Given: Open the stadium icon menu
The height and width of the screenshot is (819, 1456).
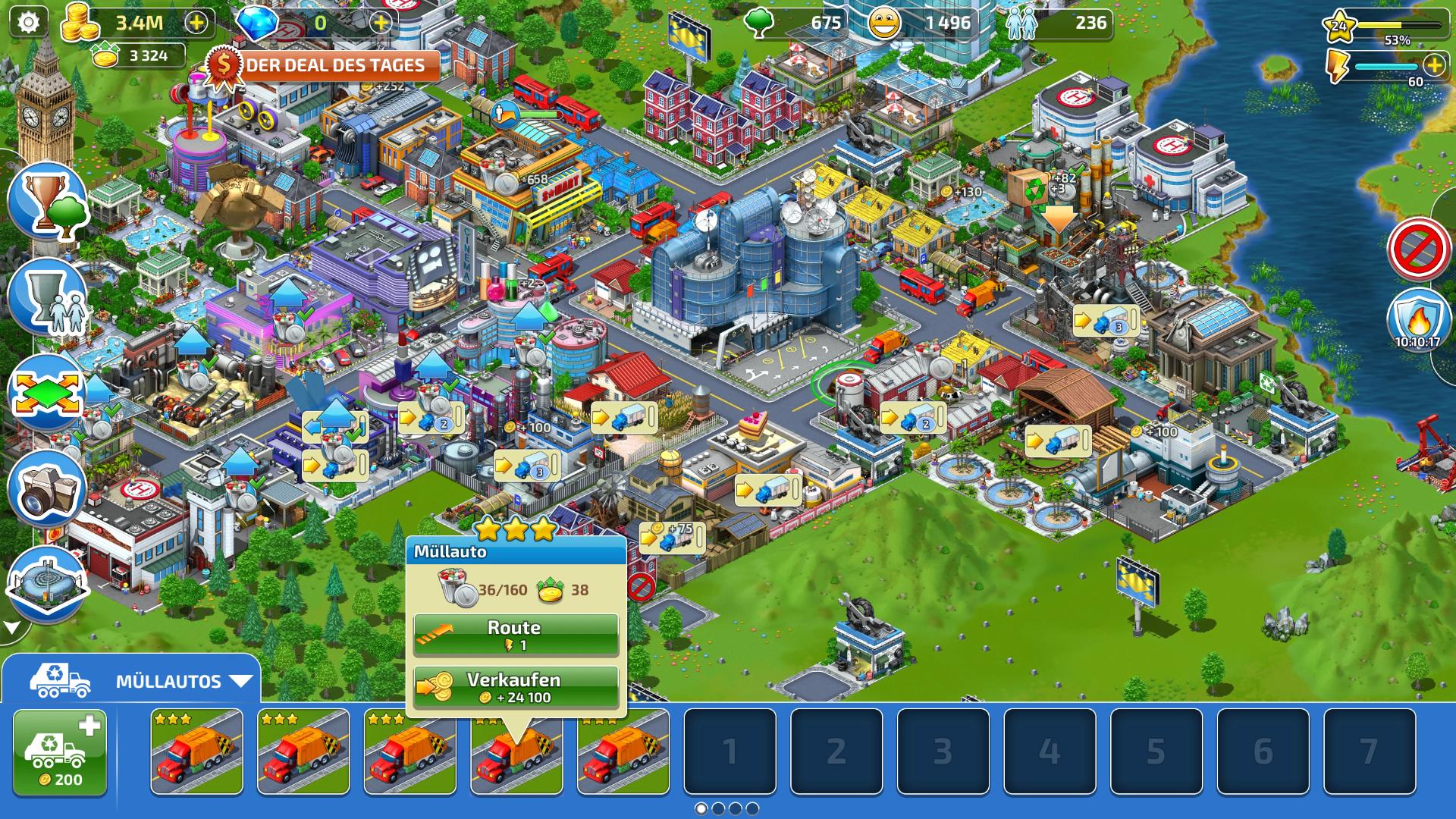Looking at the screenshot, I should point(47,582).
